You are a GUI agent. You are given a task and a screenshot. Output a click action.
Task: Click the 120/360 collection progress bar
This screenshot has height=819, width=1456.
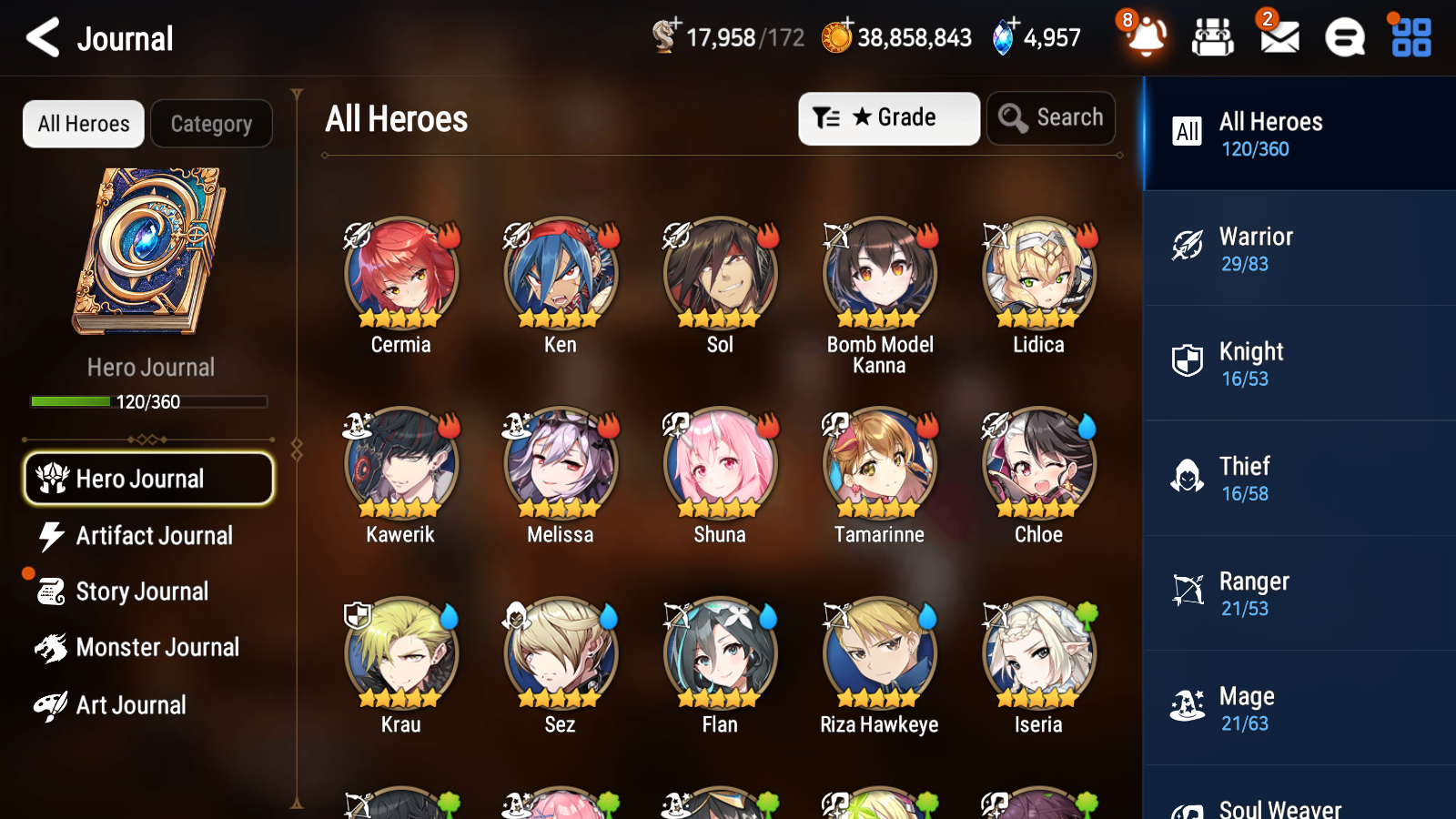148,401
